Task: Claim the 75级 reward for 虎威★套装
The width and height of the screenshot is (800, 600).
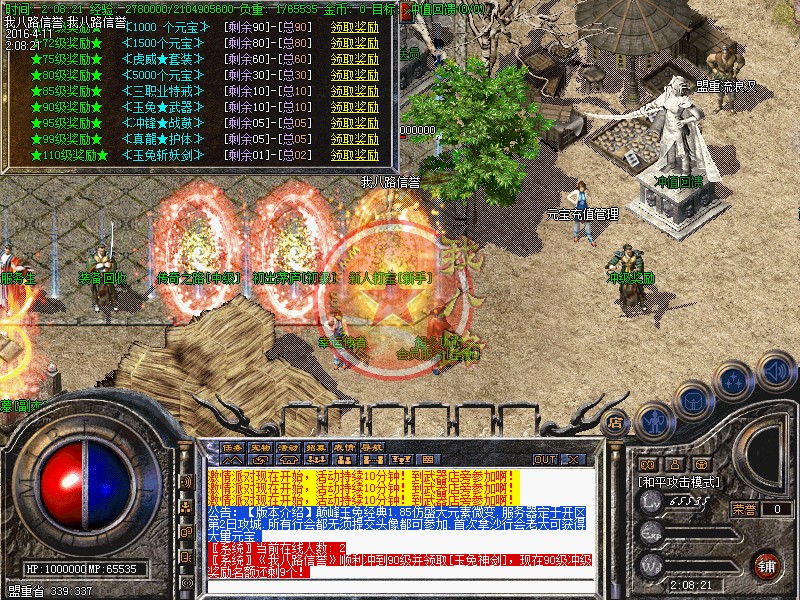Action: point(355,59)
